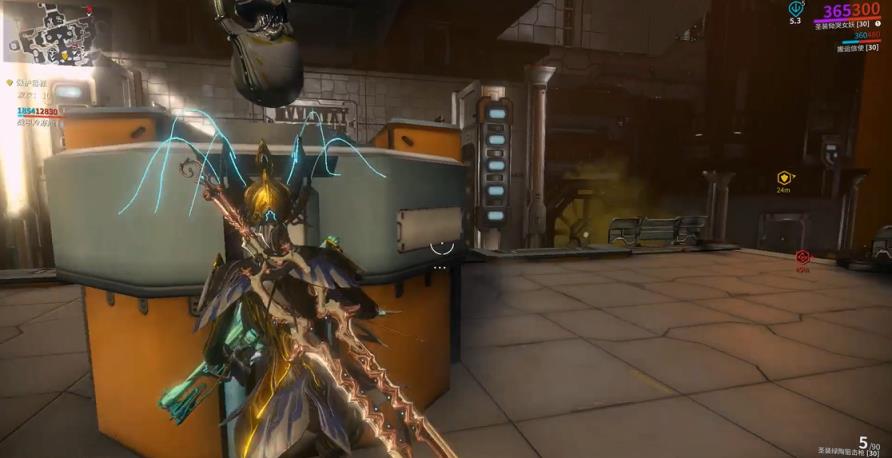This screenshot has width=892, height=458.
Task: Click the red marker on the minimap
Action: click(89, 11)
